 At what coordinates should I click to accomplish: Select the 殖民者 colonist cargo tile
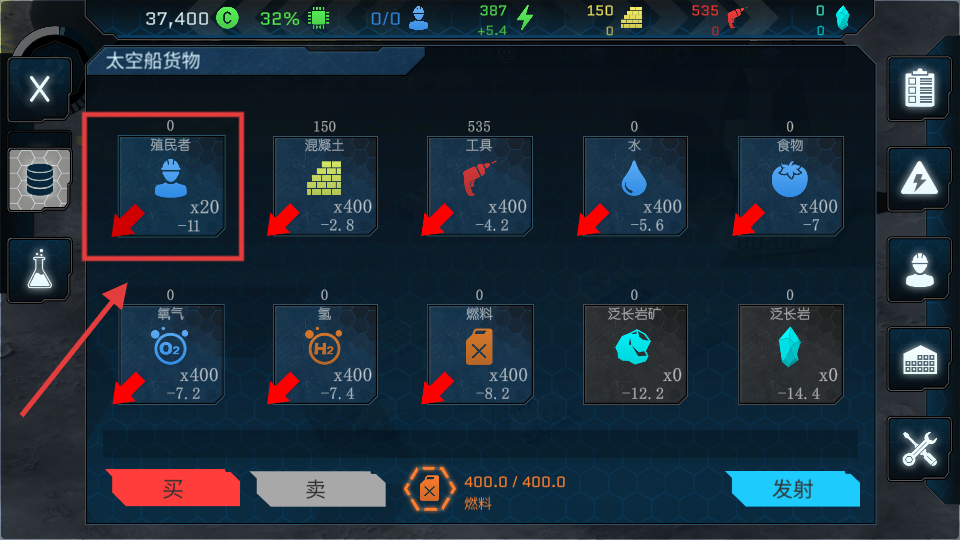tap(171, 186)
